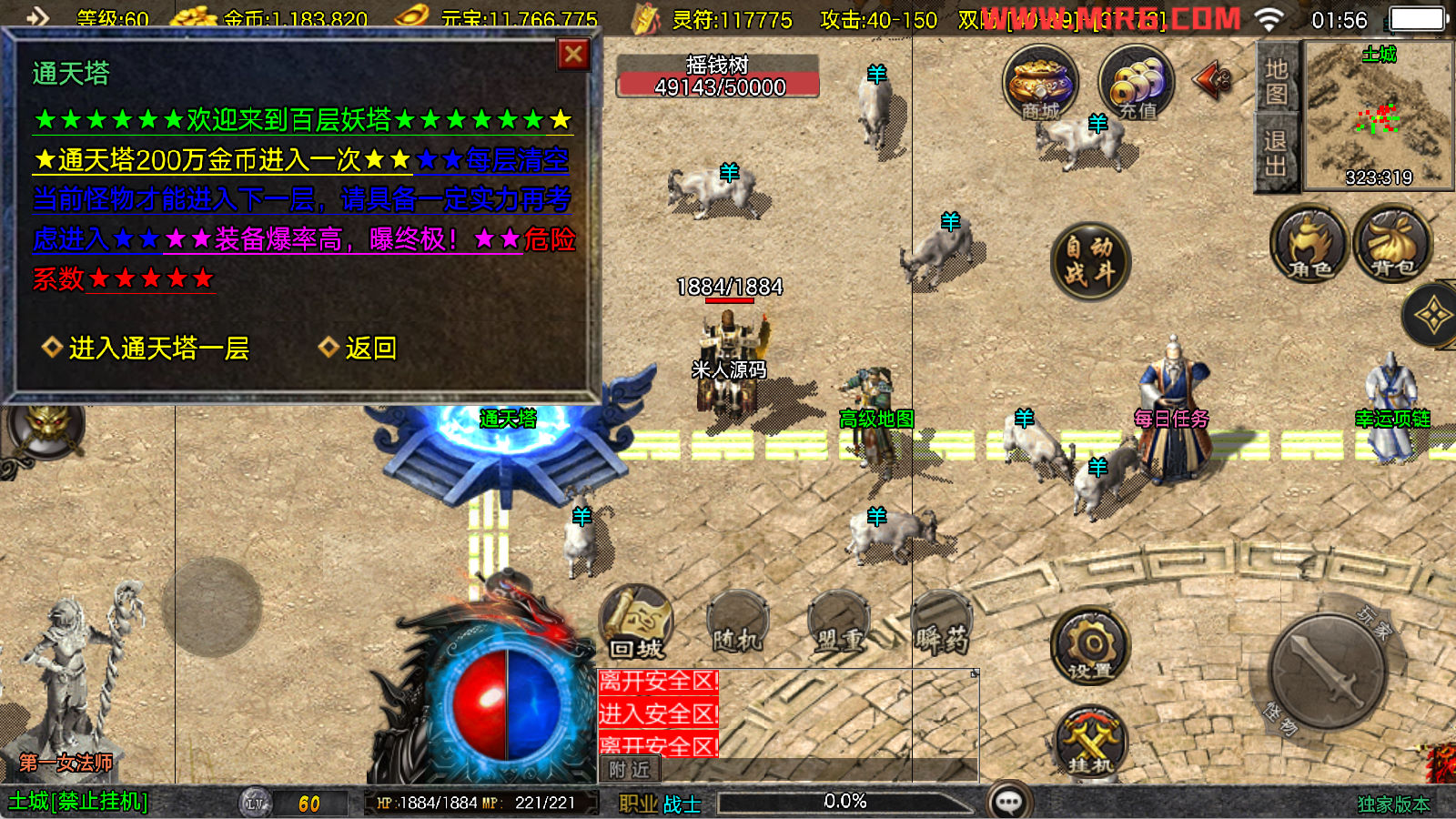The width and height of the screenshot is (1456, 819).
Task: Use the 随机 teleport stone
Action: (737, 626)
